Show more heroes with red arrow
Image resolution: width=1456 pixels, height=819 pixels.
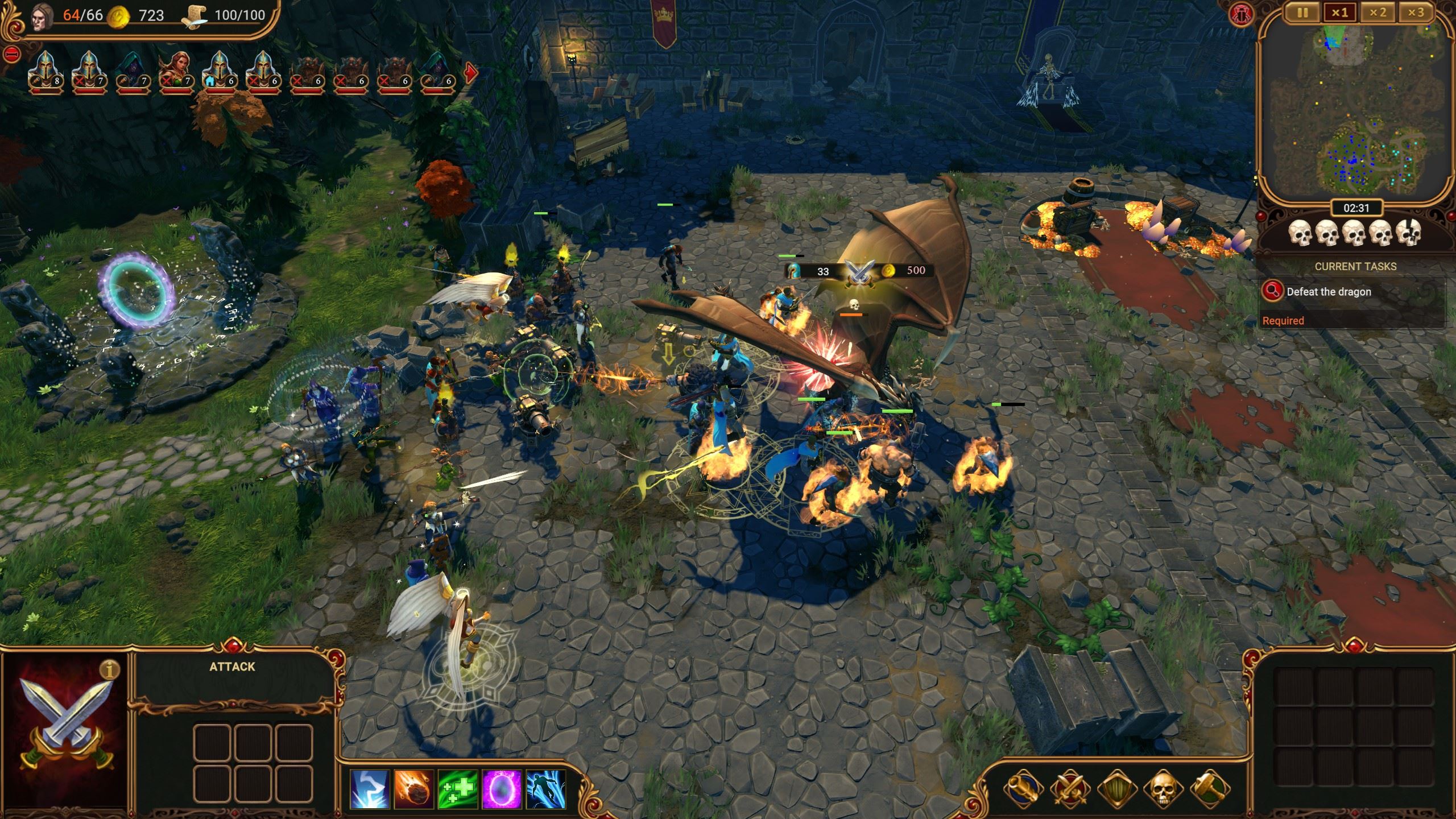click(471, 72)
